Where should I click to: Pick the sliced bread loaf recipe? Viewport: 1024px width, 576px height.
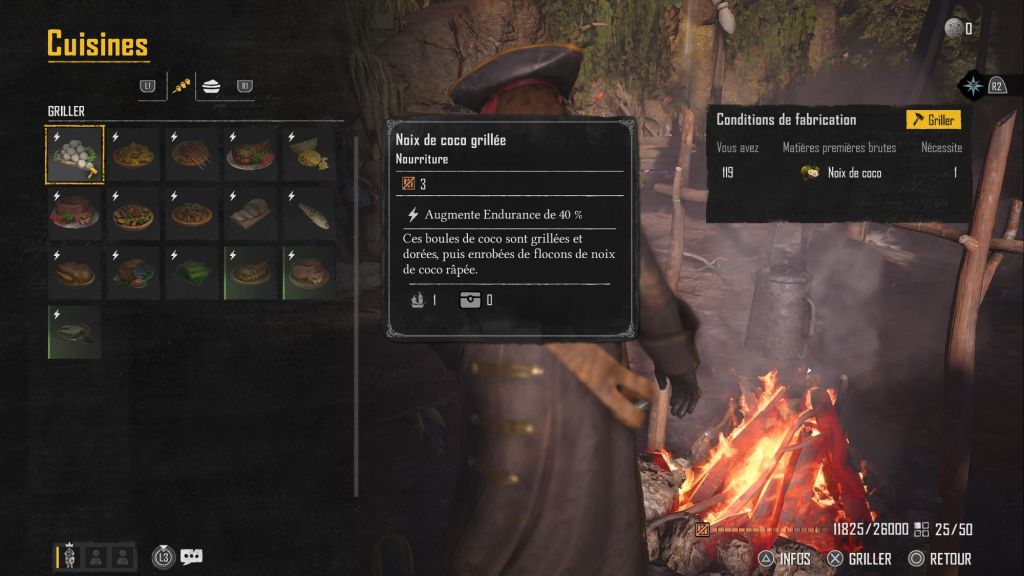pos(251,214)
